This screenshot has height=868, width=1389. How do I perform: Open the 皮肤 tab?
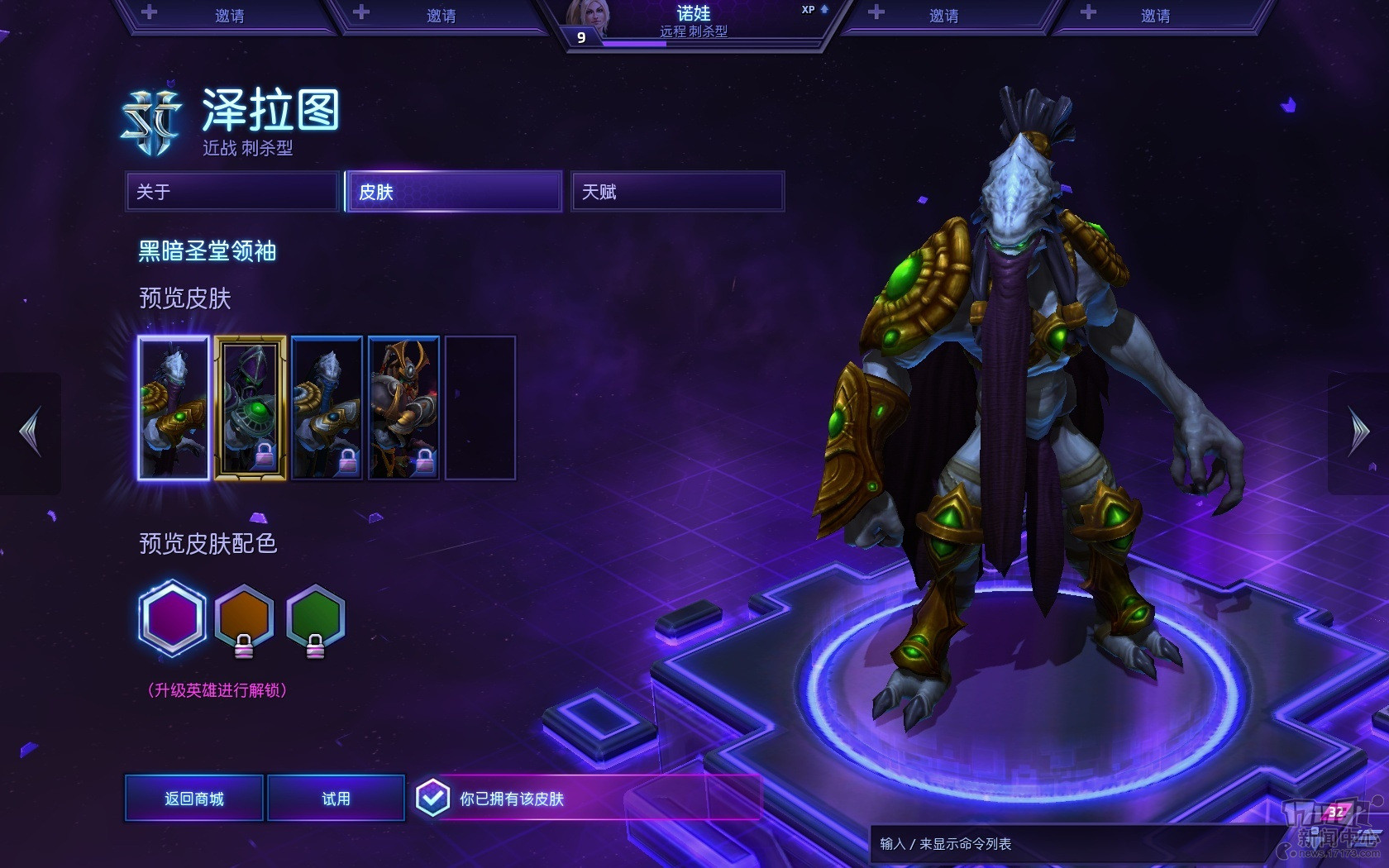coord(454,192)
